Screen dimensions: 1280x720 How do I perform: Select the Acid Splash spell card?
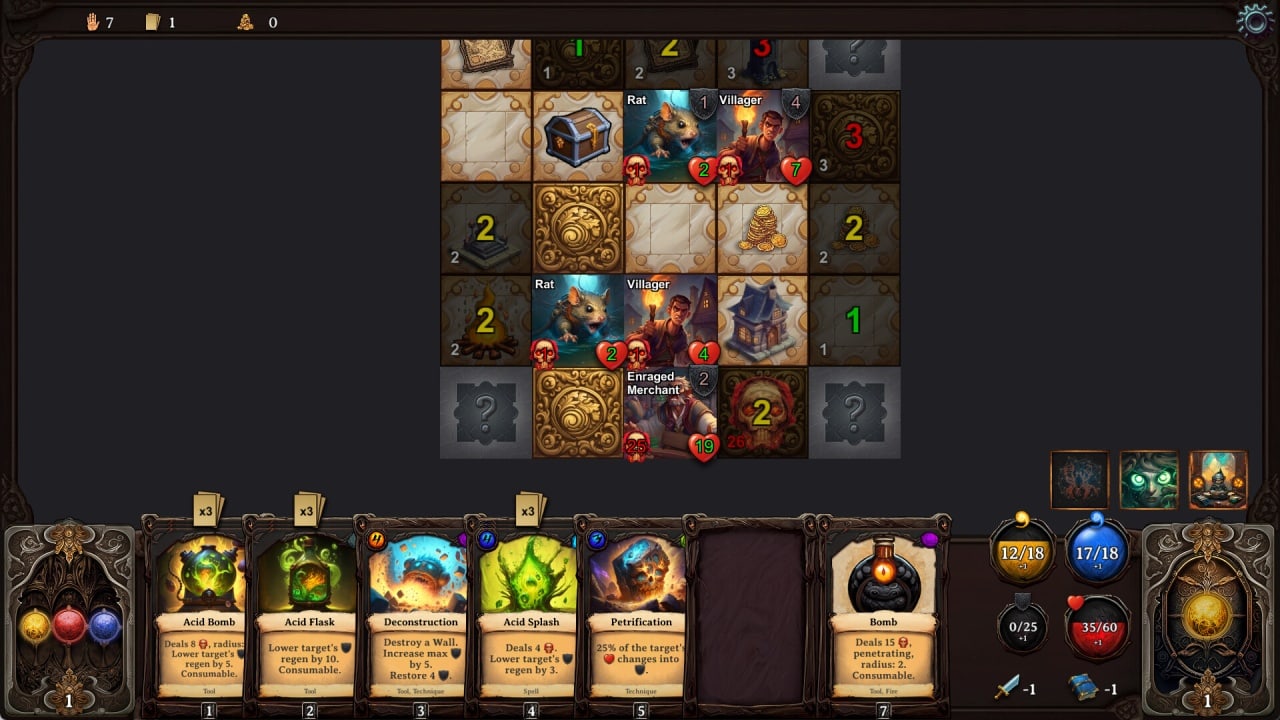coord(530,610)
